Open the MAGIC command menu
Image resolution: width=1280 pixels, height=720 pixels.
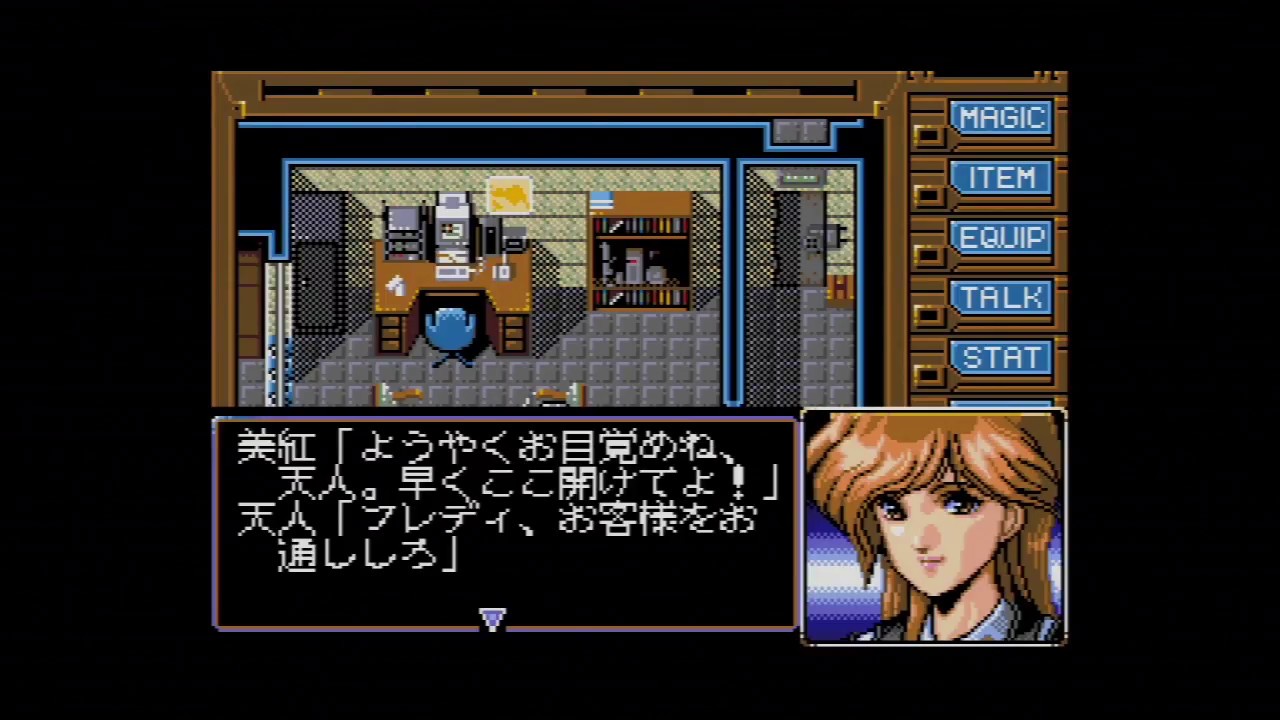coord(1001,118)
